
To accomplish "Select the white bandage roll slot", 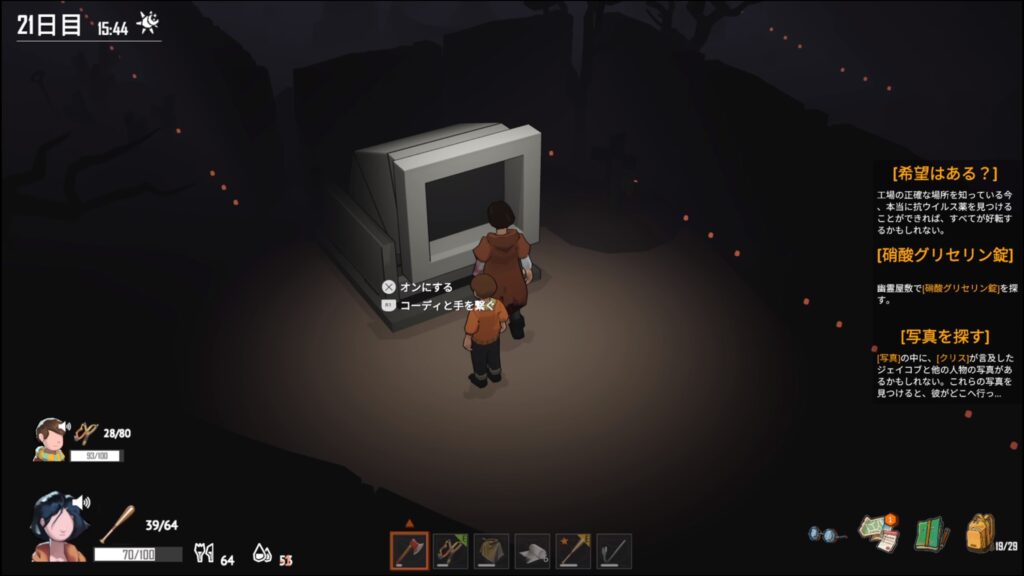I will point(532,551).
